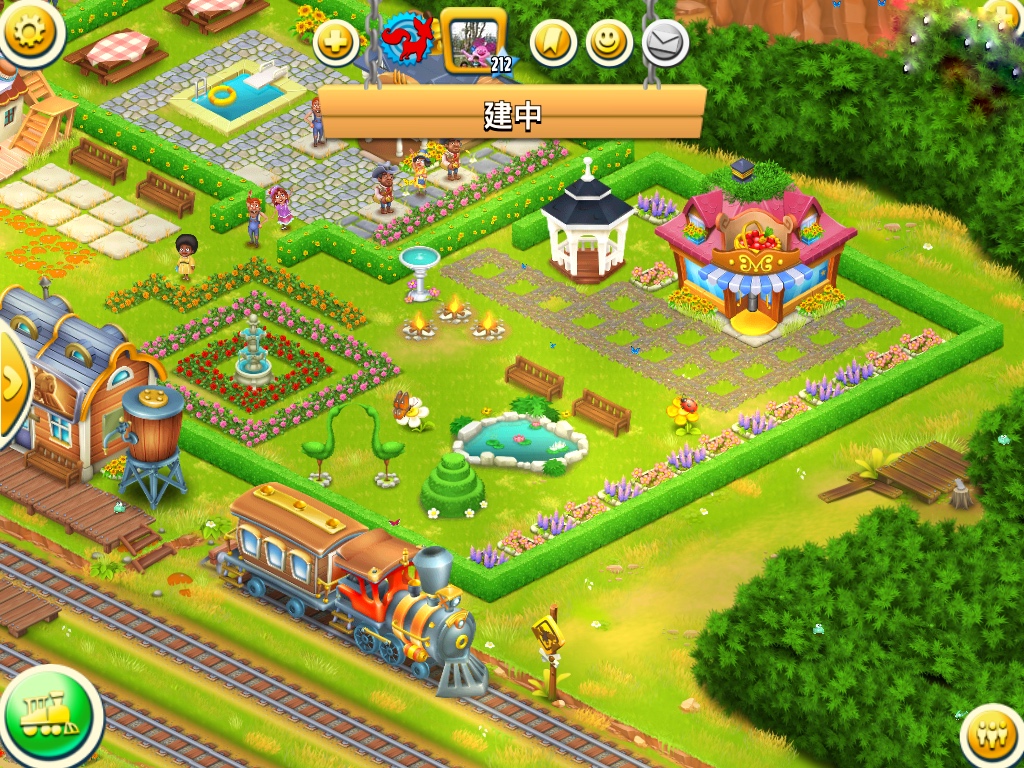Screen dimensions: 1024x768
Task: Open the gear settings button
Action: pos(31,31)
